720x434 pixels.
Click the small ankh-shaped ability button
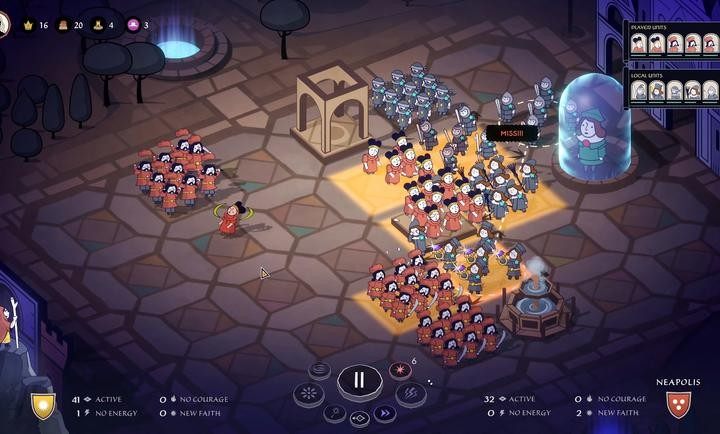(x=334, y=412)
